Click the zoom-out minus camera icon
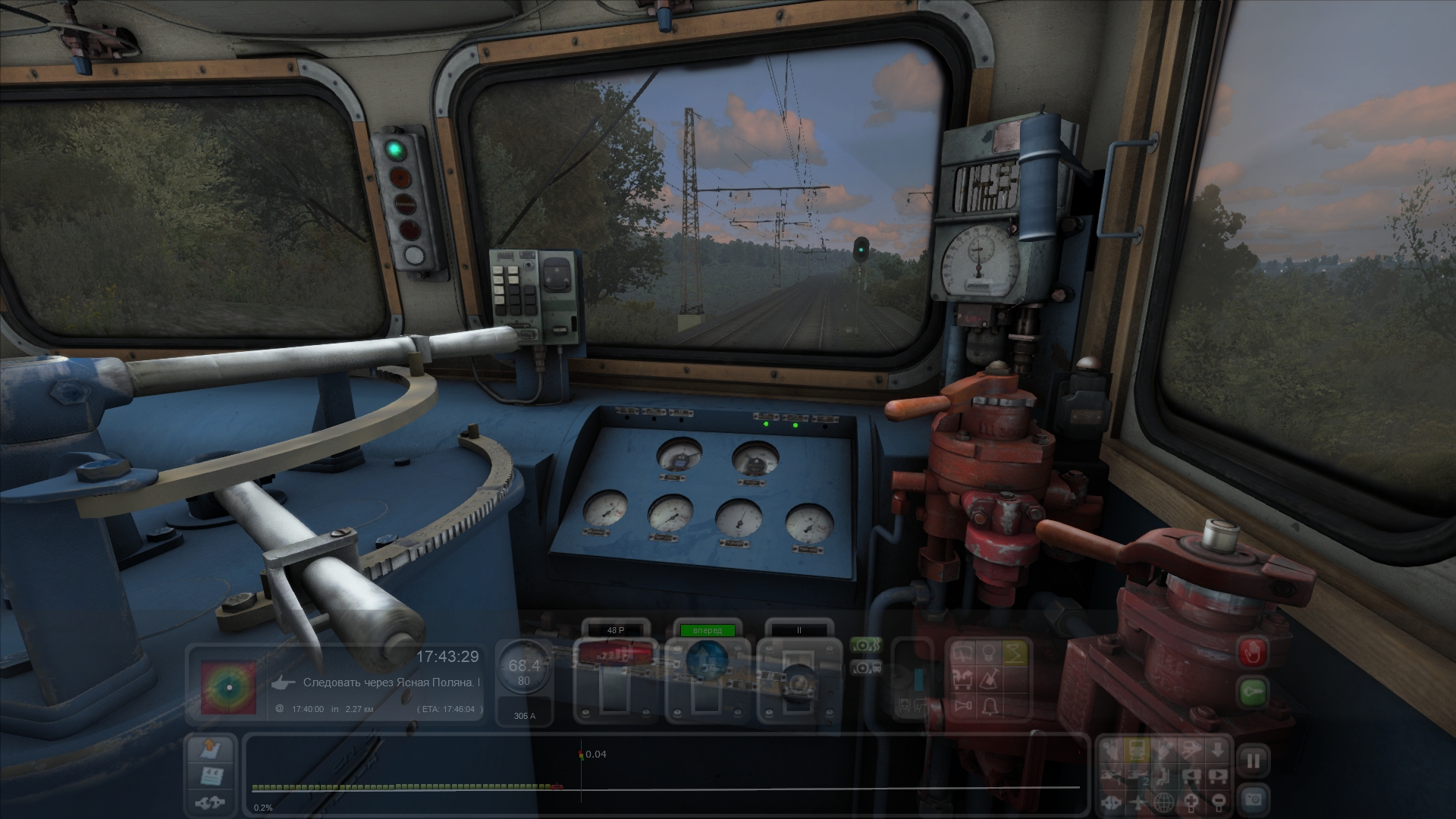The image size is (1456, 819). click(x=1218, y=802)
